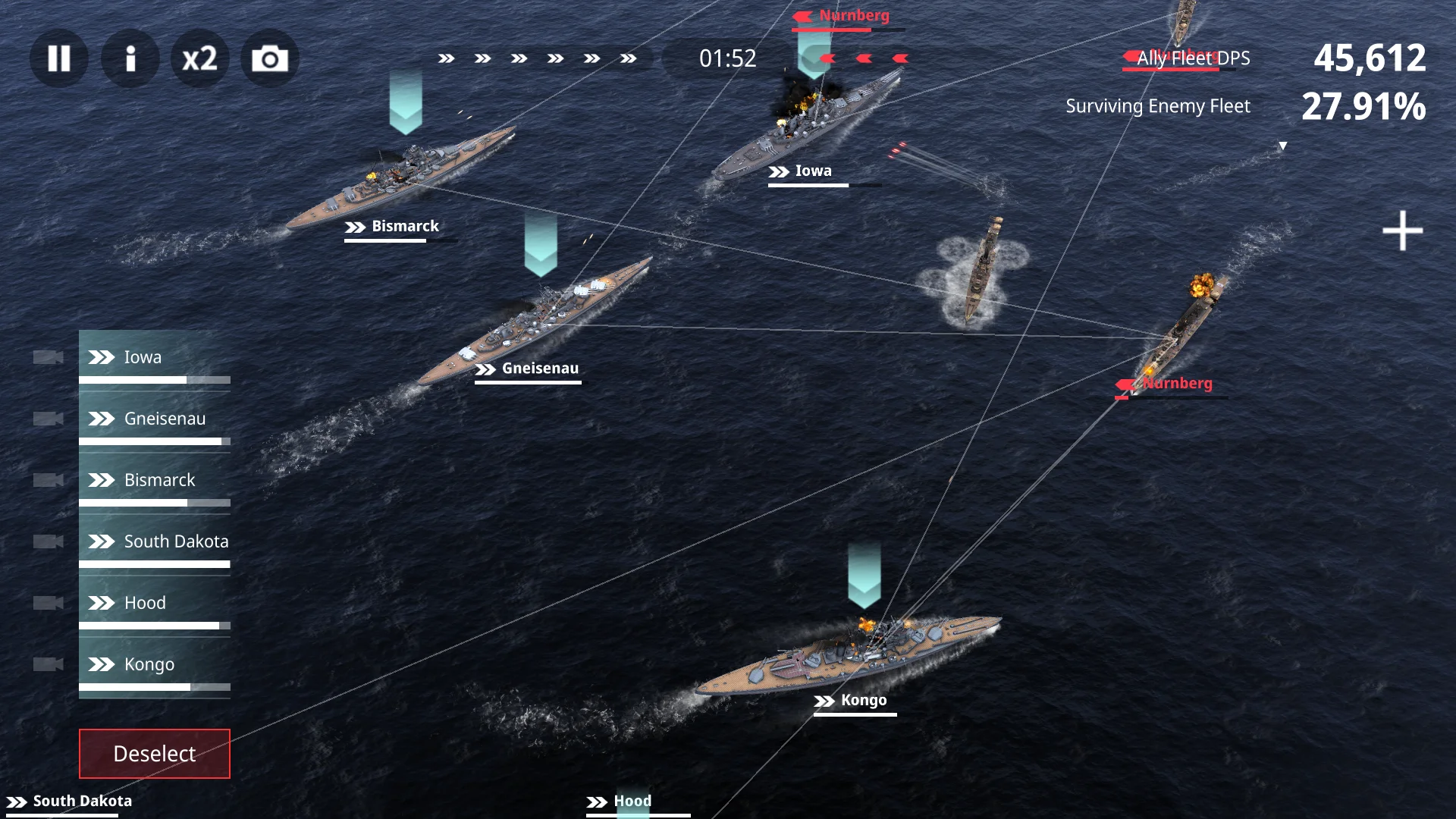Image resolution: width=1456 pixels, height=819 pixels.
Task: Take a screenshot with the camera button
Action: [x=270, y=58]
